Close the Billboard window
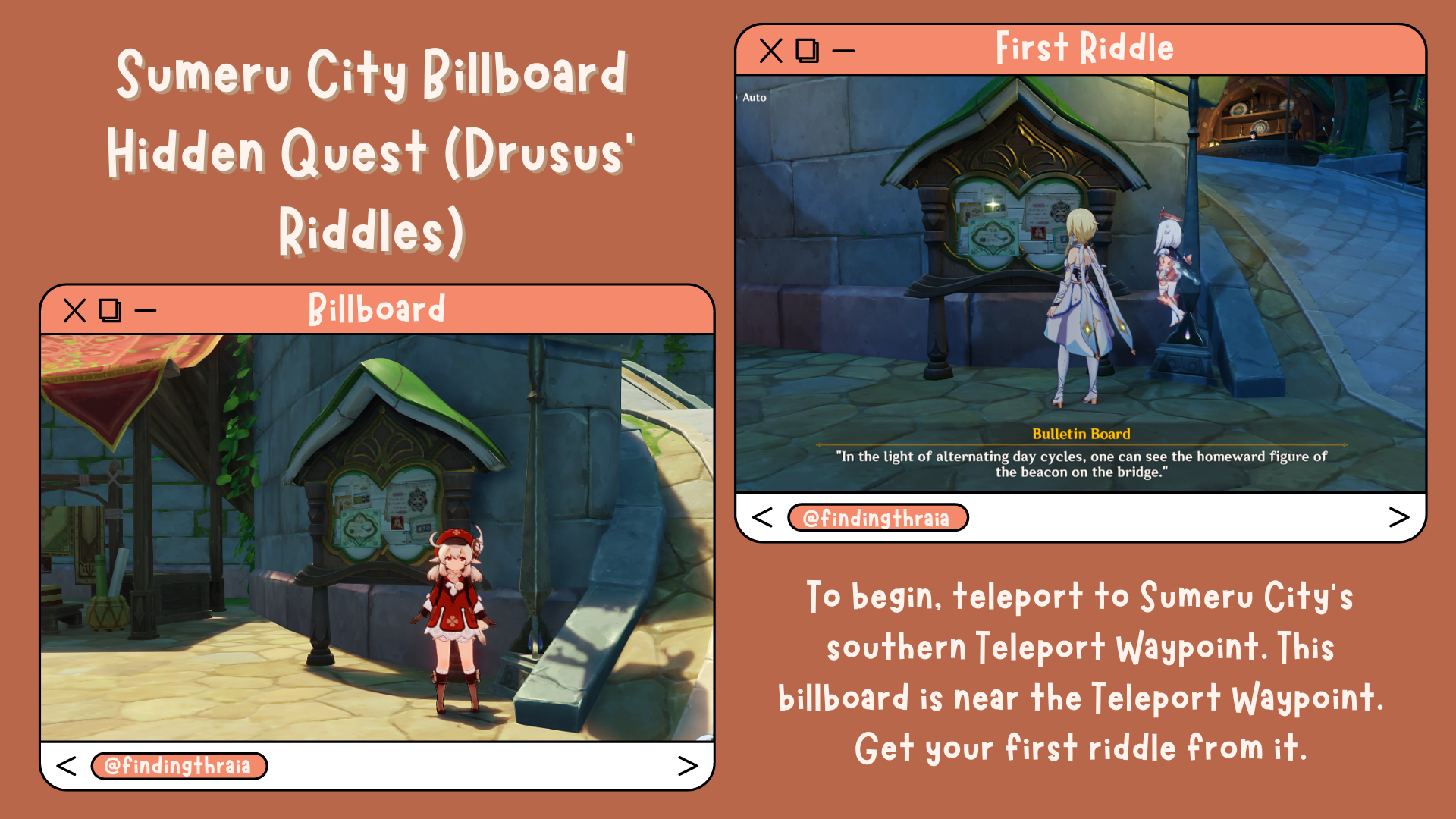Screen dimensions: 1456x819 [73, 309]
